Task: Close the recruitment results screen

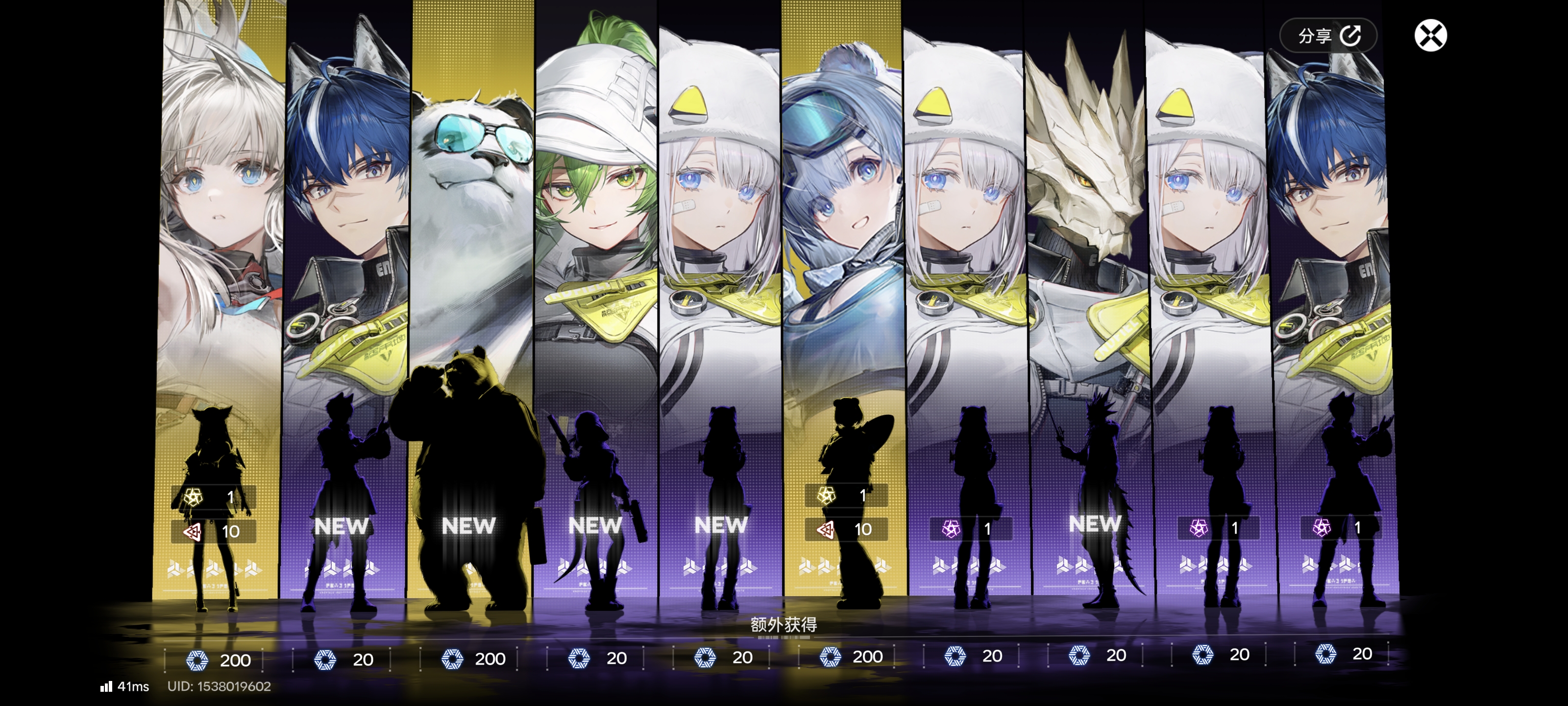Action: [1430, 35]
